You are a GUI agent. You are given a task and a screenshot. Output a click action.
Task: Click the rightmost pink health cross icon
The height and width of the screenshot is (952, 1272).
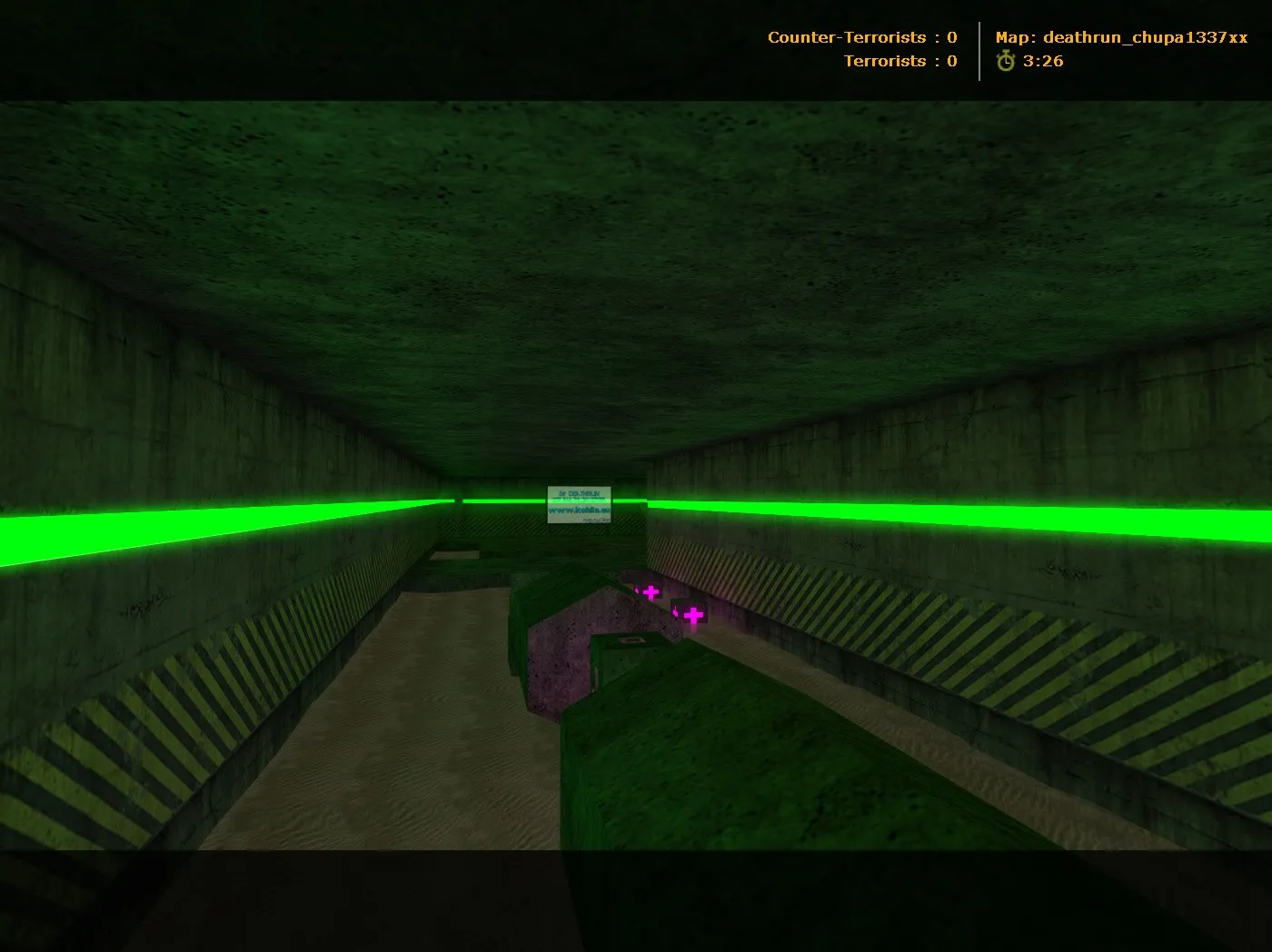tap(692, 613)
